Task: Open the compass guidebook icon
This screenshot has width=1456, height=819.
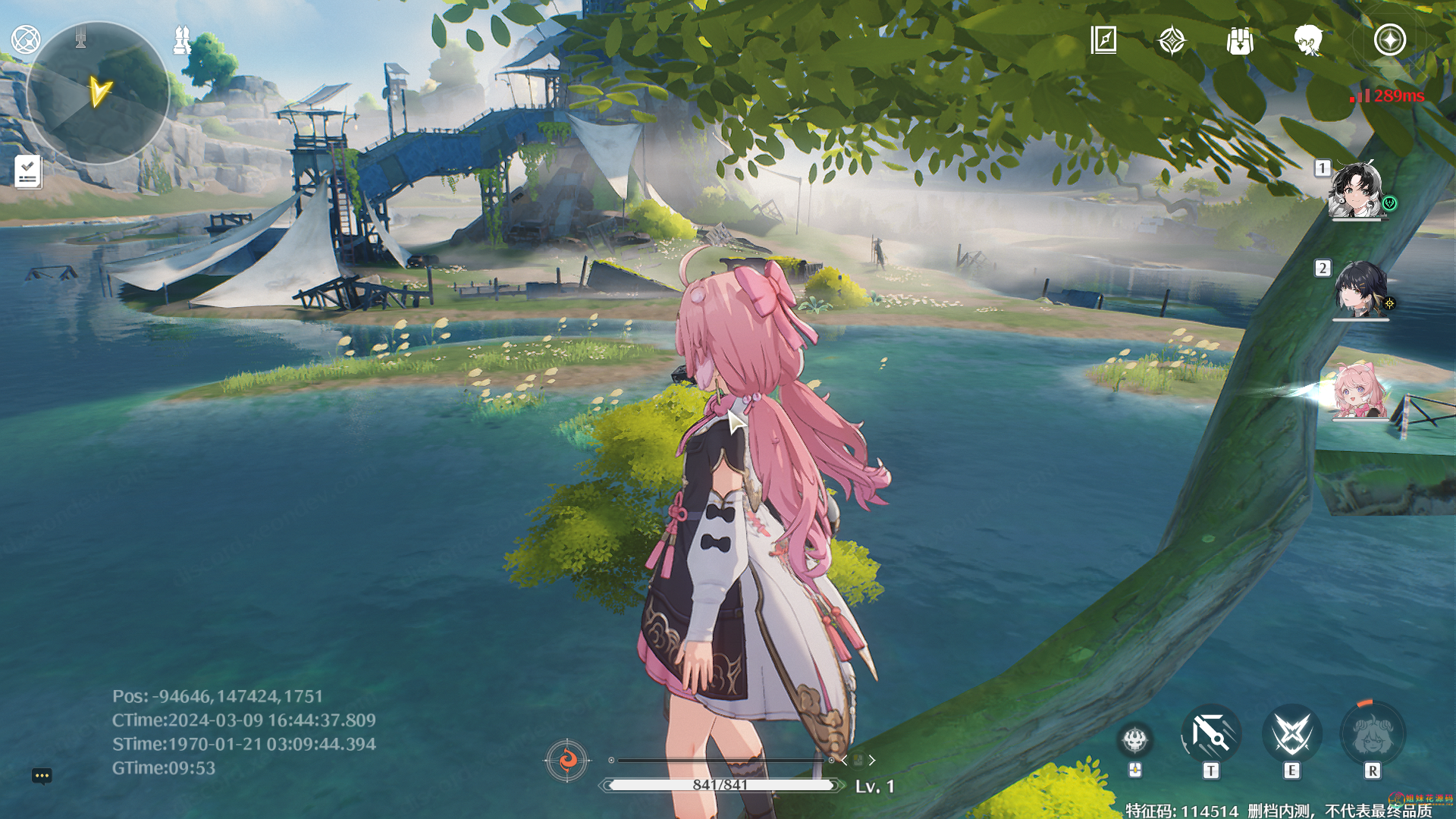Action: [1103, 39]
